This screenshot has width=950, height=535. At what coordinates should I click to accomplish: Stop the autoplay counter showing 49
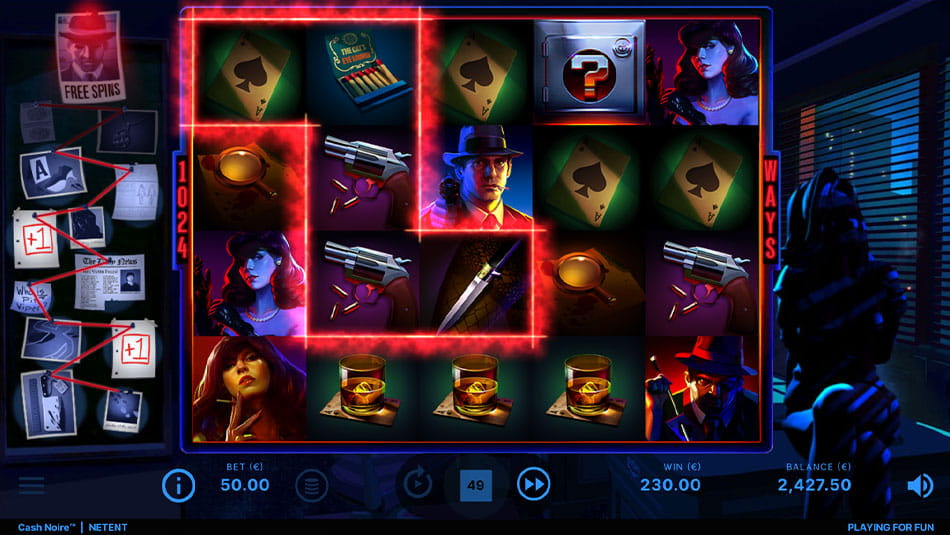pos(476,486)
